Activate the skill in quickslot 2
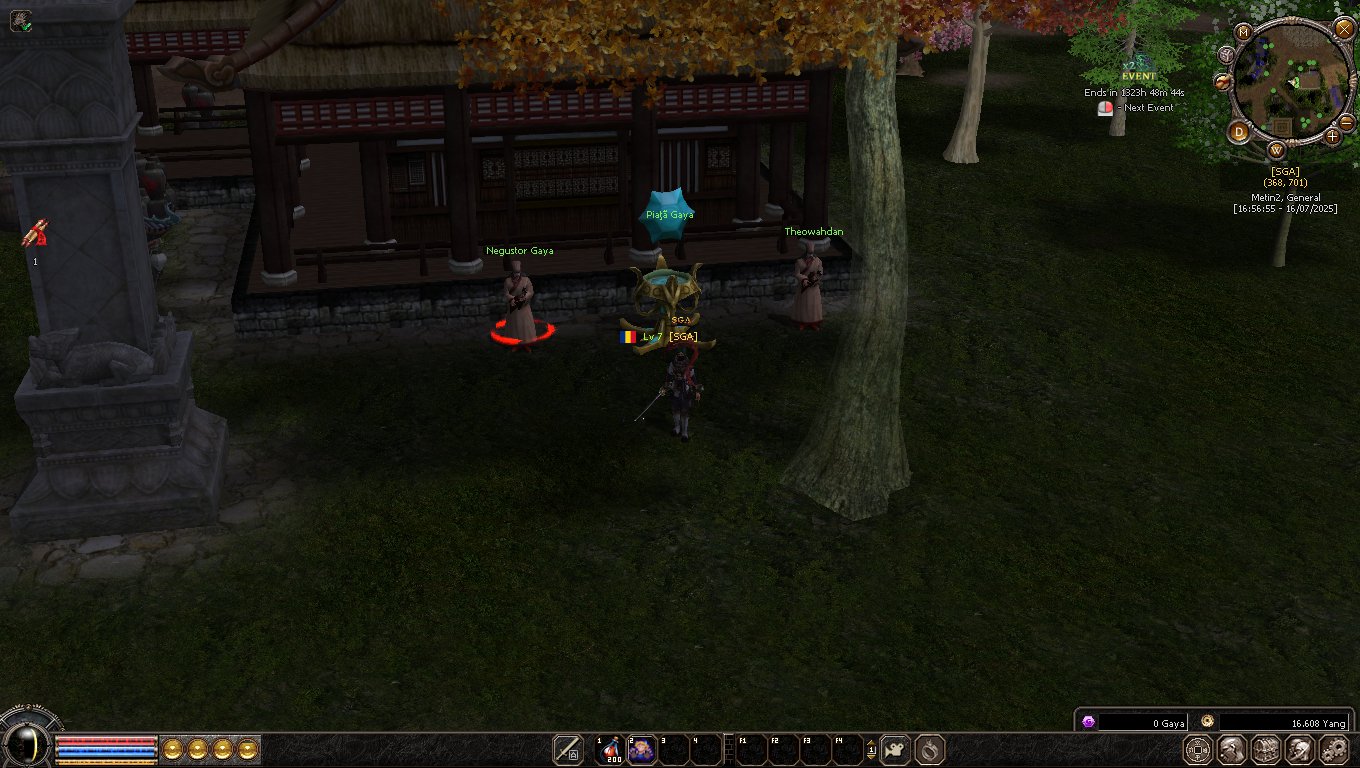Image resolution: width=1360 pixels, height=768 pixels. coord(641,749)
